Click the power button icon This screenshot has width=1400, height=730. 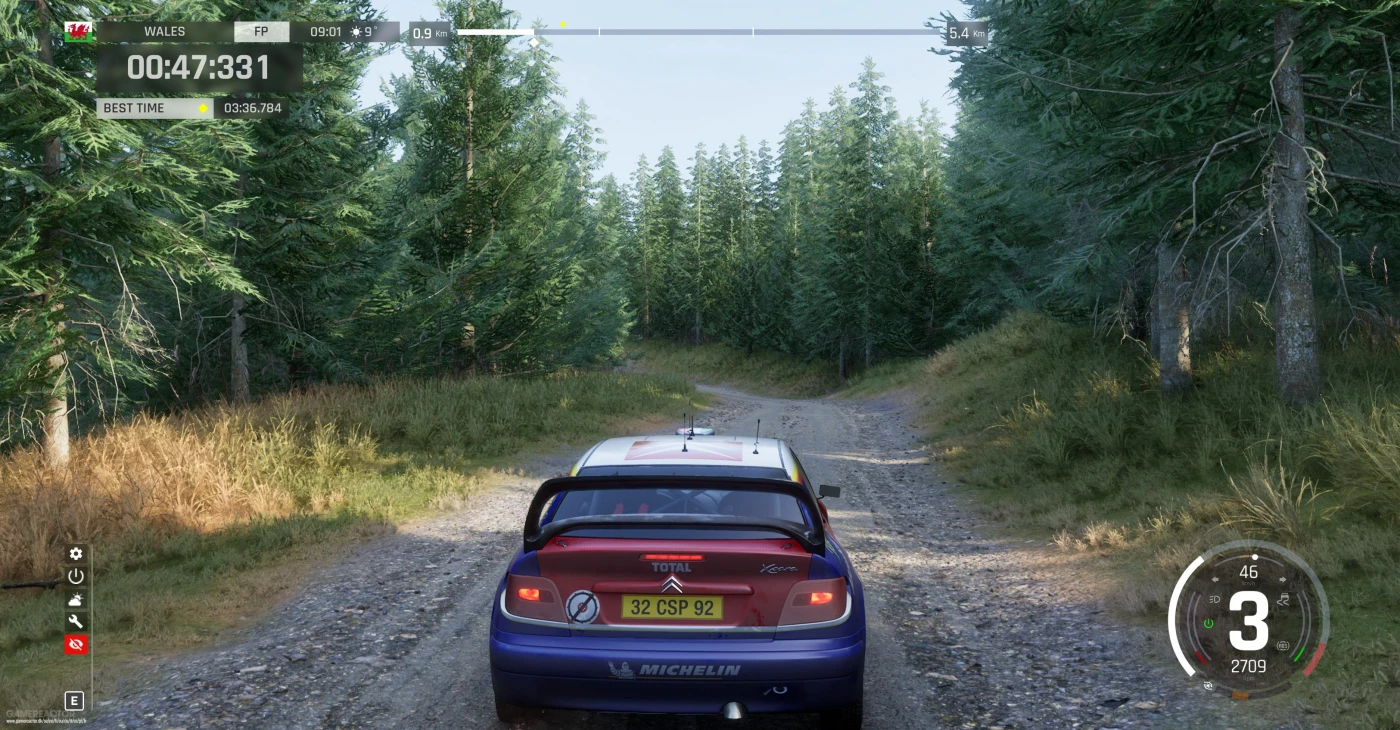(x=76, y=576)
